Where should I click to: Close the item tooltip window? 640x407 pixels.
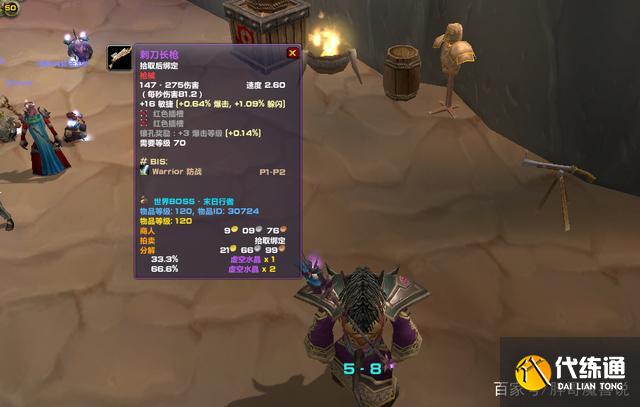(x=292, y=53)
